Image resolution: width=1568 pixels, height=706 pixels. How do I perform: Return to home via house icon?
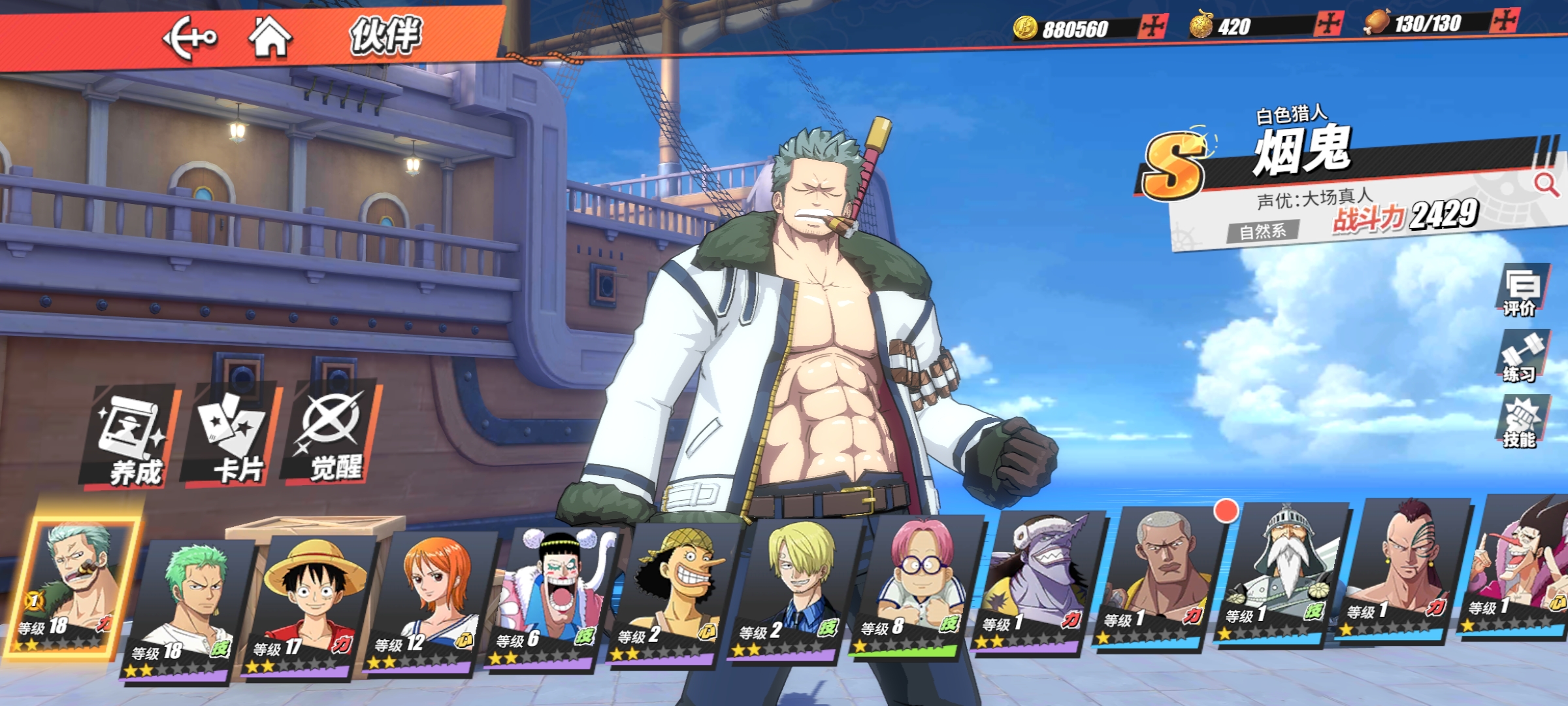pyautogui.click(x=270, y=37)
